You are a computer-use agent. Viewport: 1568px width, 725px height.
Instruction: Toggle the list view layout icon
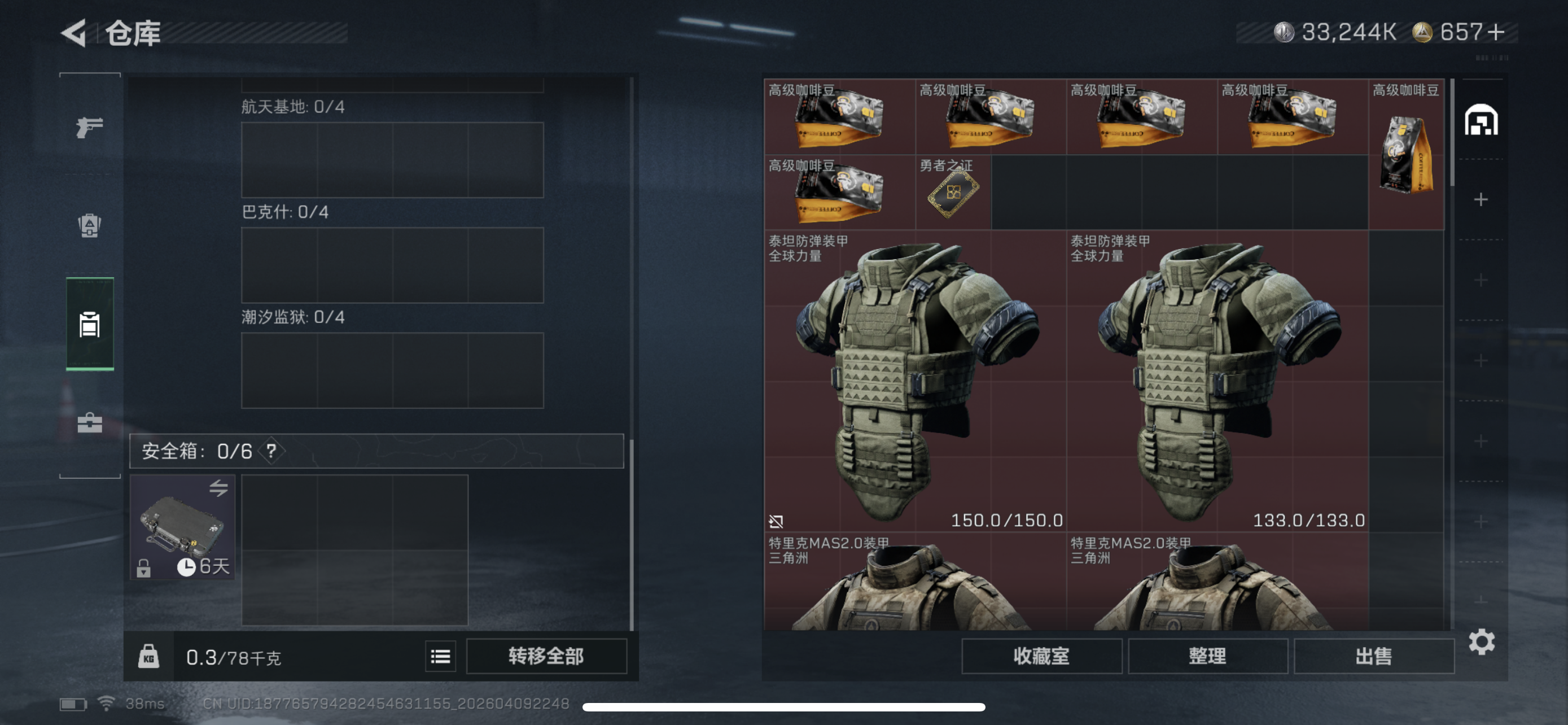tap(440, 656)
